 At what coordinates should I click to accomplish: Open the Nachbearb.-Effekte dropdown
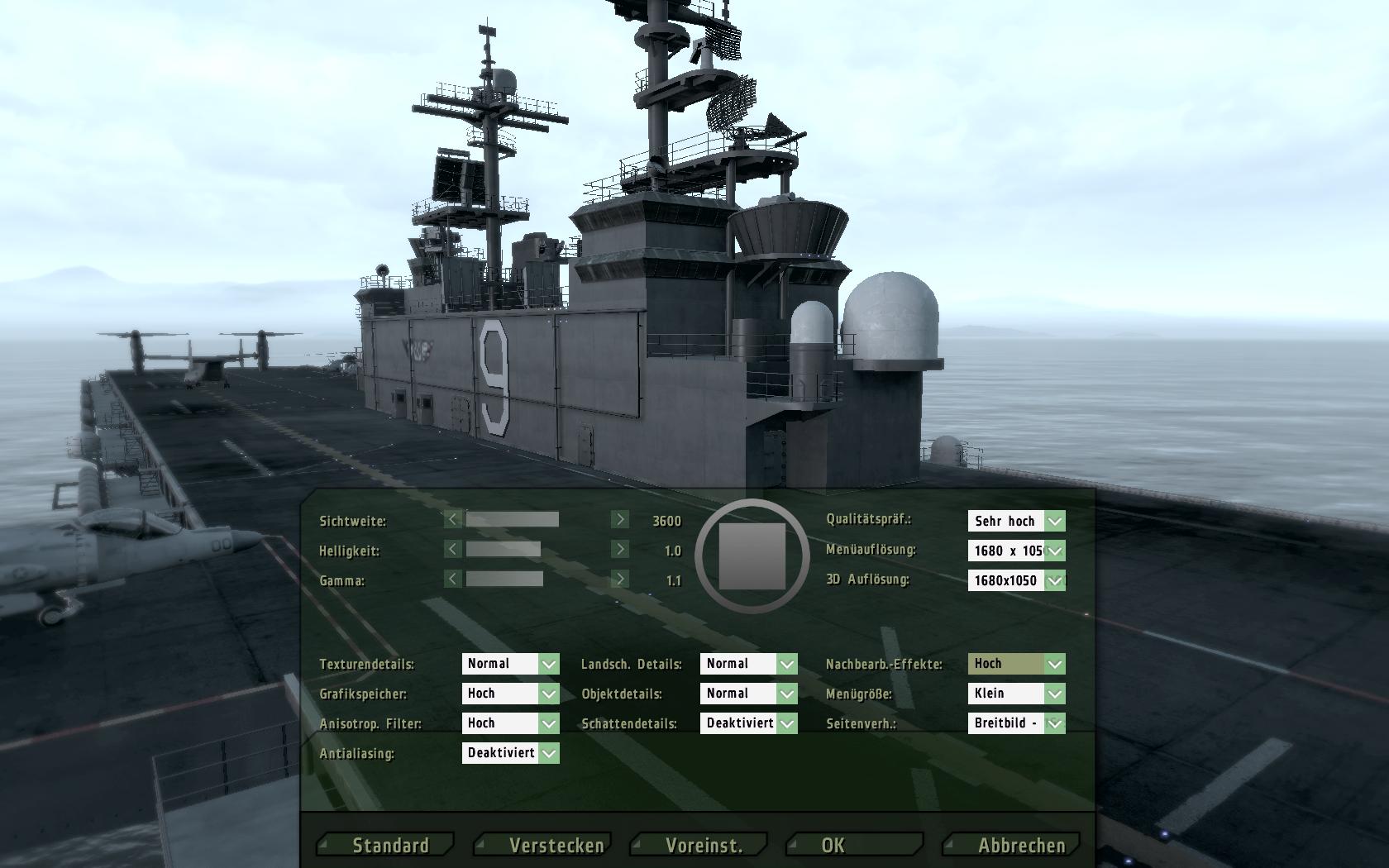pyautogui.click(x=1054, y=664)
